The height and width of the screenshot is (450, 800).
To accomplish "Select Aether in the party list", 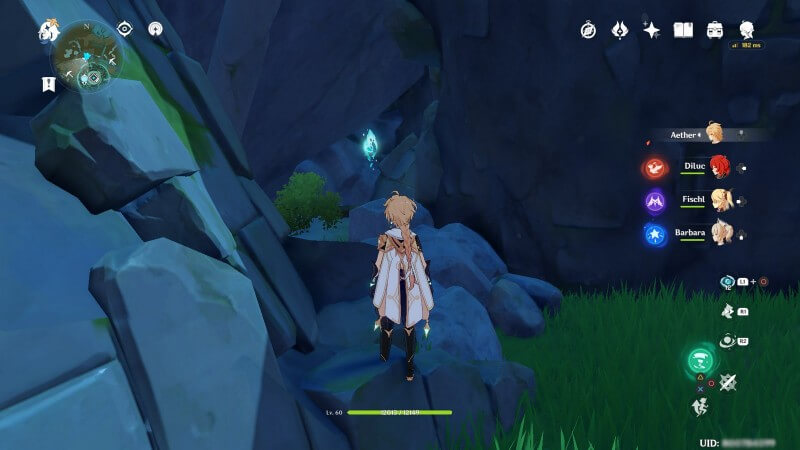I will [x=711, y=134].
